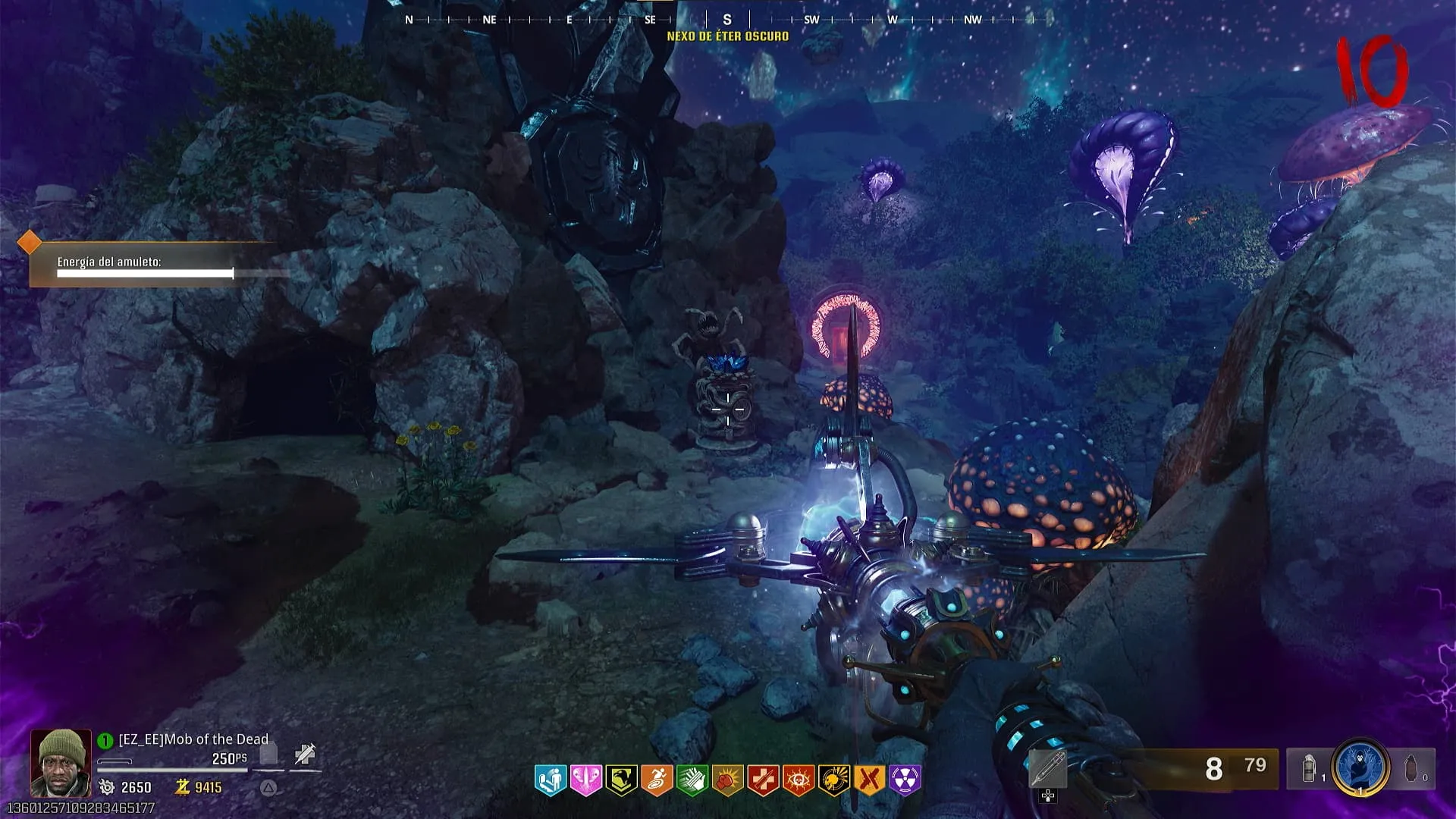Click the green Speed Cola hand perk
1456x819 pixels.
click(692, 780)
